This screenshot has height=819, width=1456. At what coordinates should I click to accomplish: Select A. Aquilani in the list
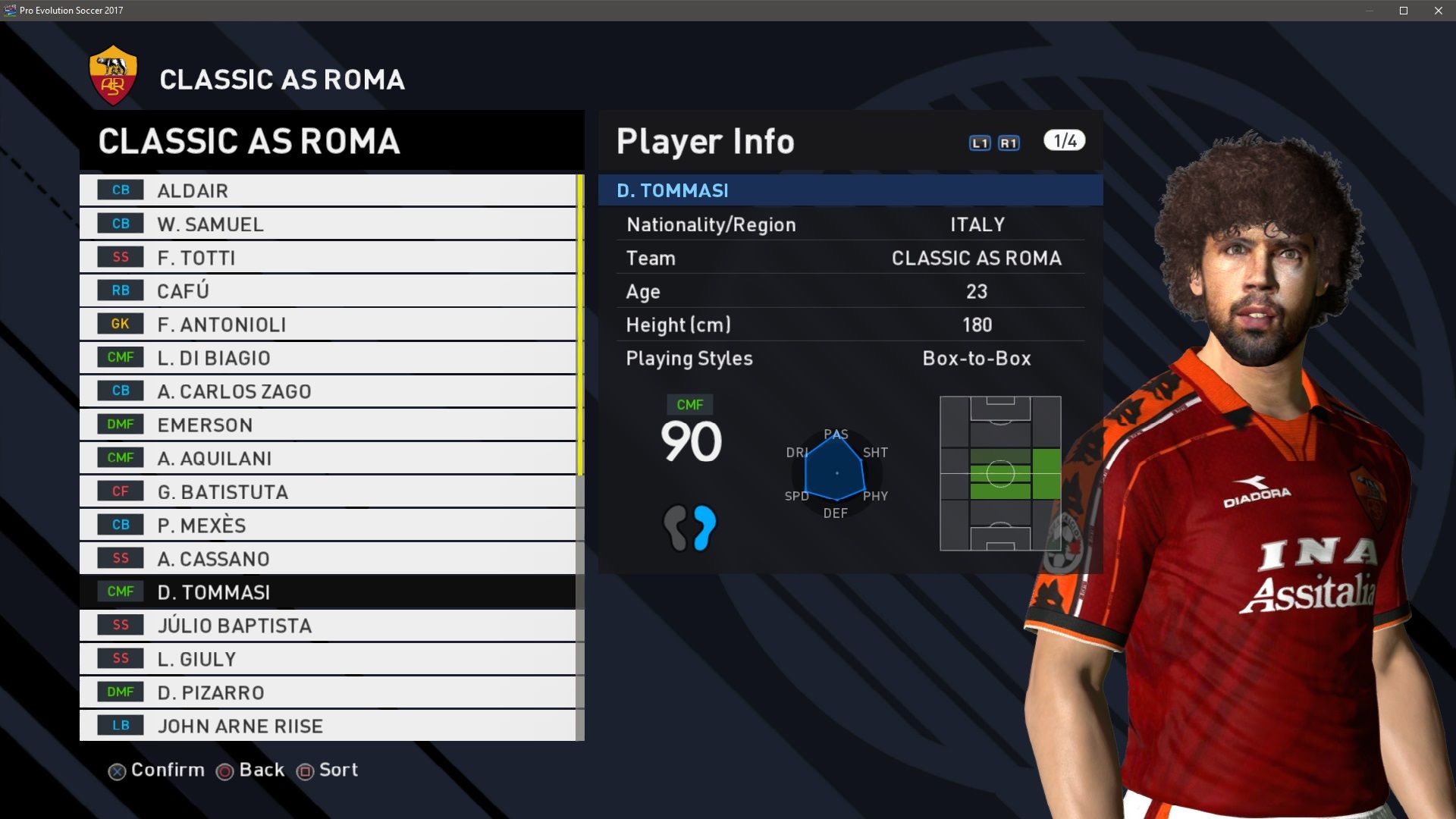tap(327, 458)
